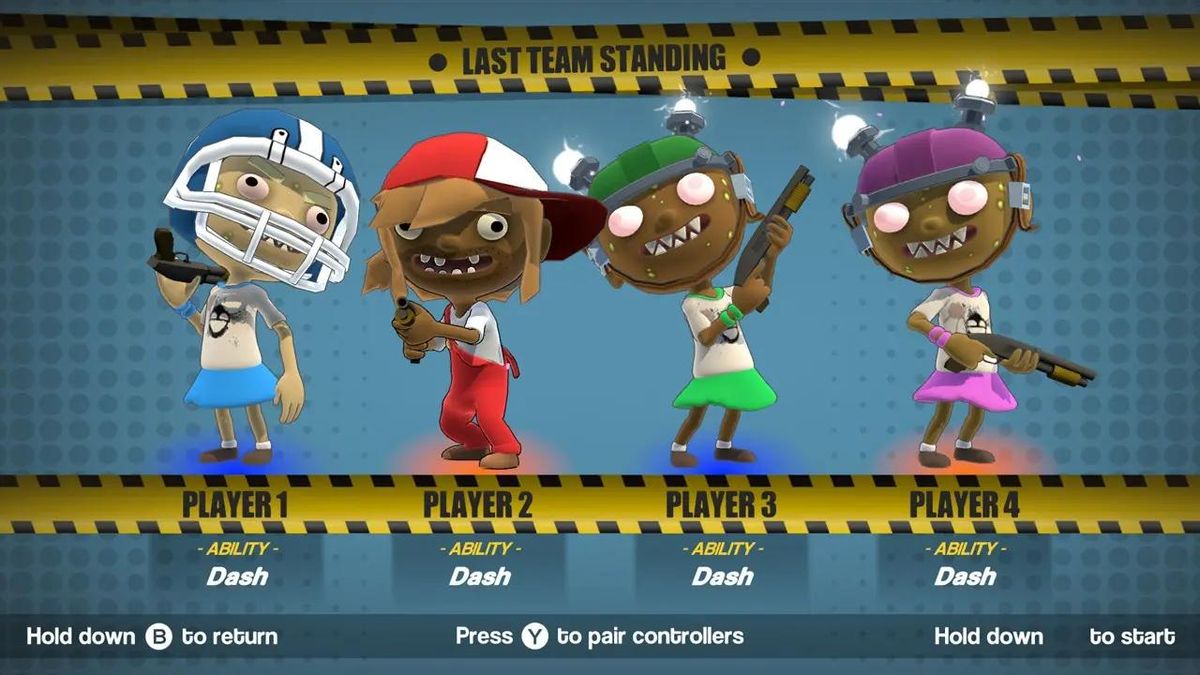Change Player 2's Dash ability
1200x675 pixels.
[x=479, y=576]
